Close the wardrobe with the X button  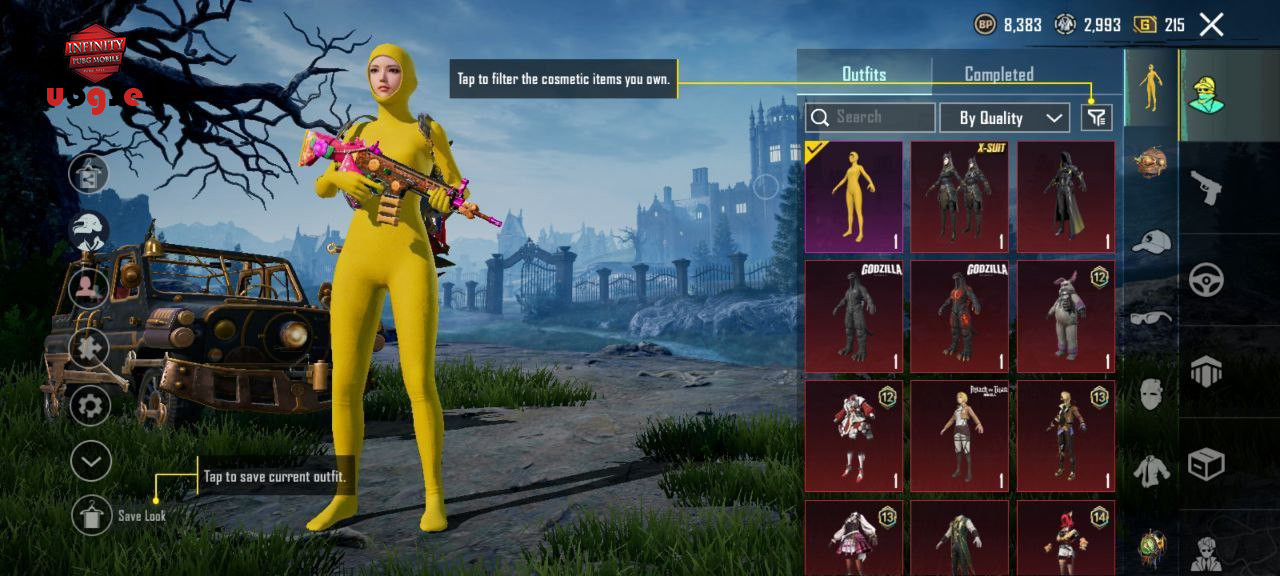[1211, 25]
